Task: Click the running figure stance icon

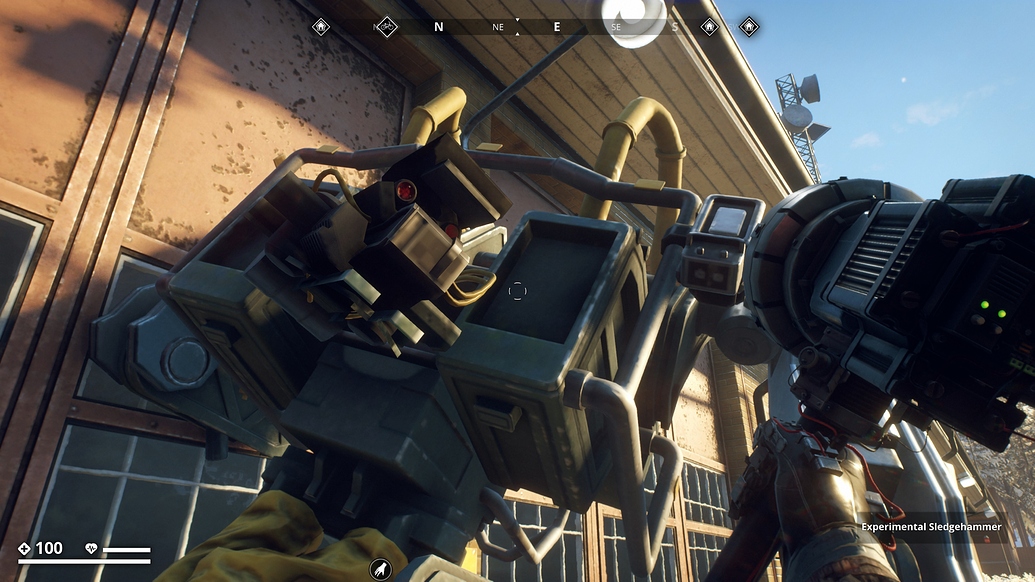Action: tap(380, 569)
